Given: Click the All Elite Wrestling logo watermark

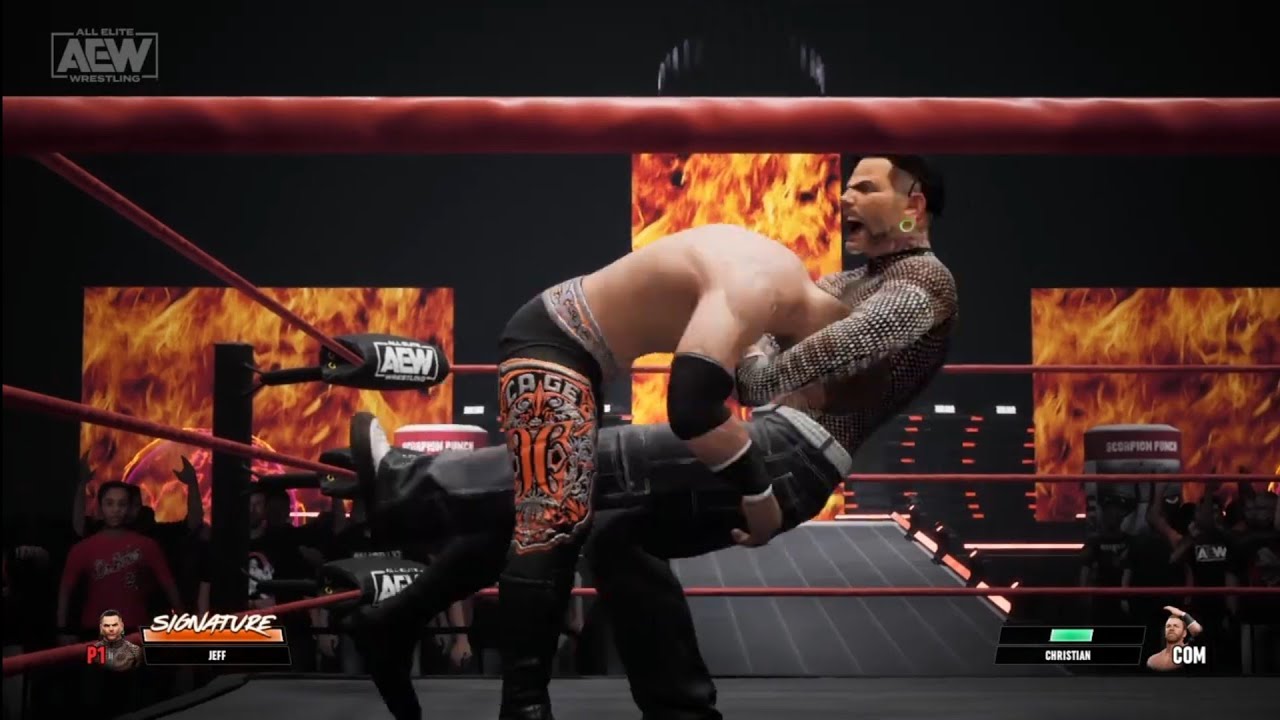Looking at the screenshot, I should click(105, 54).
